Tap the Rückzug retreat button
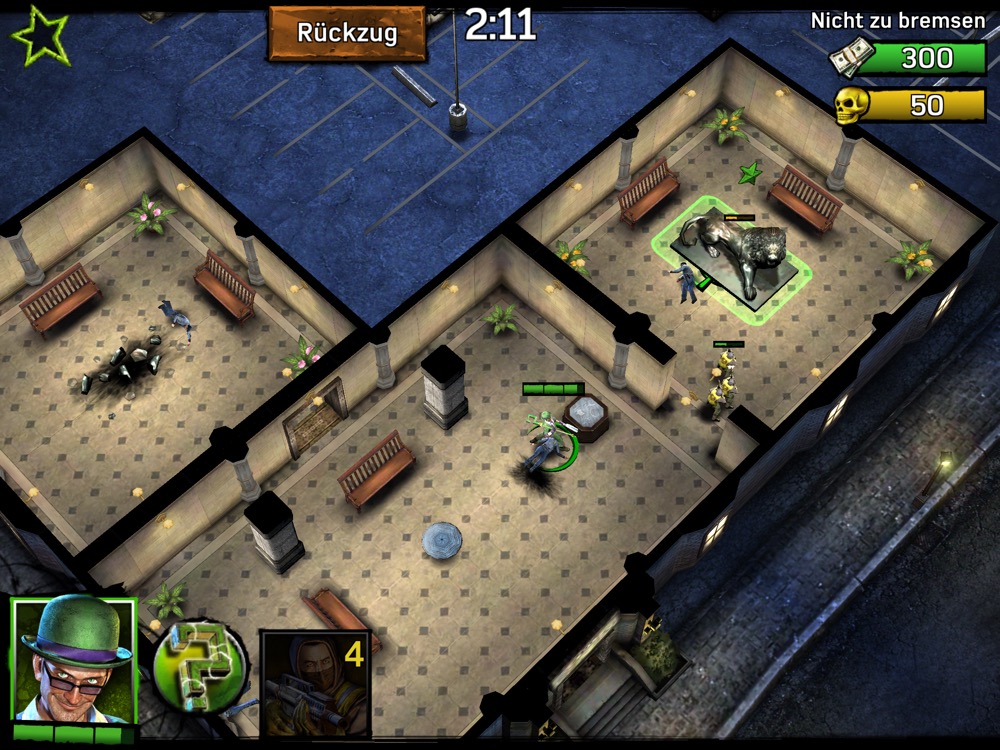The image size is (1000, 750). 347,33
